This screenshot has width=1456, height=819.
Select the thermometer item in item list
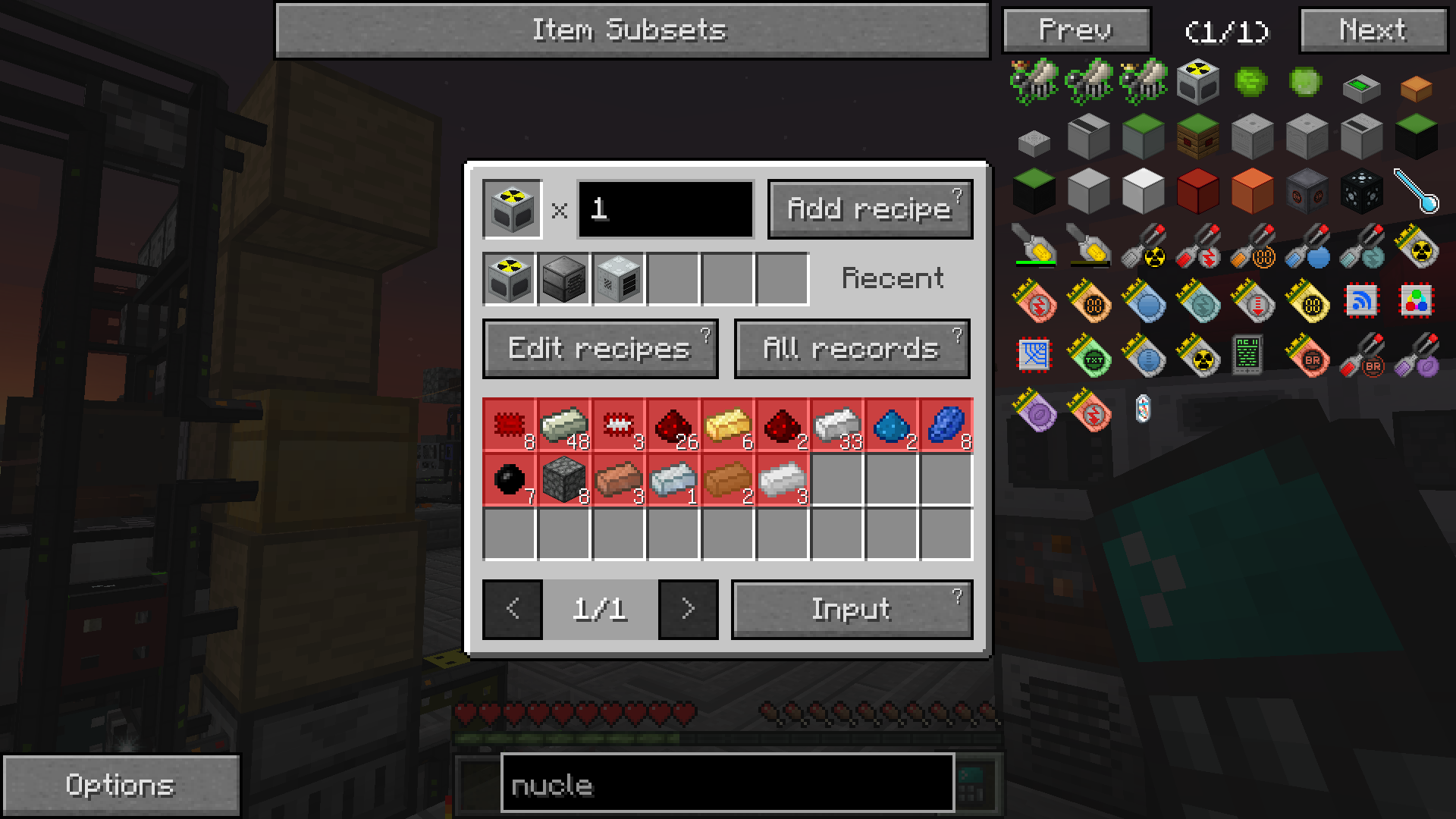click(x=1416, y=191)
